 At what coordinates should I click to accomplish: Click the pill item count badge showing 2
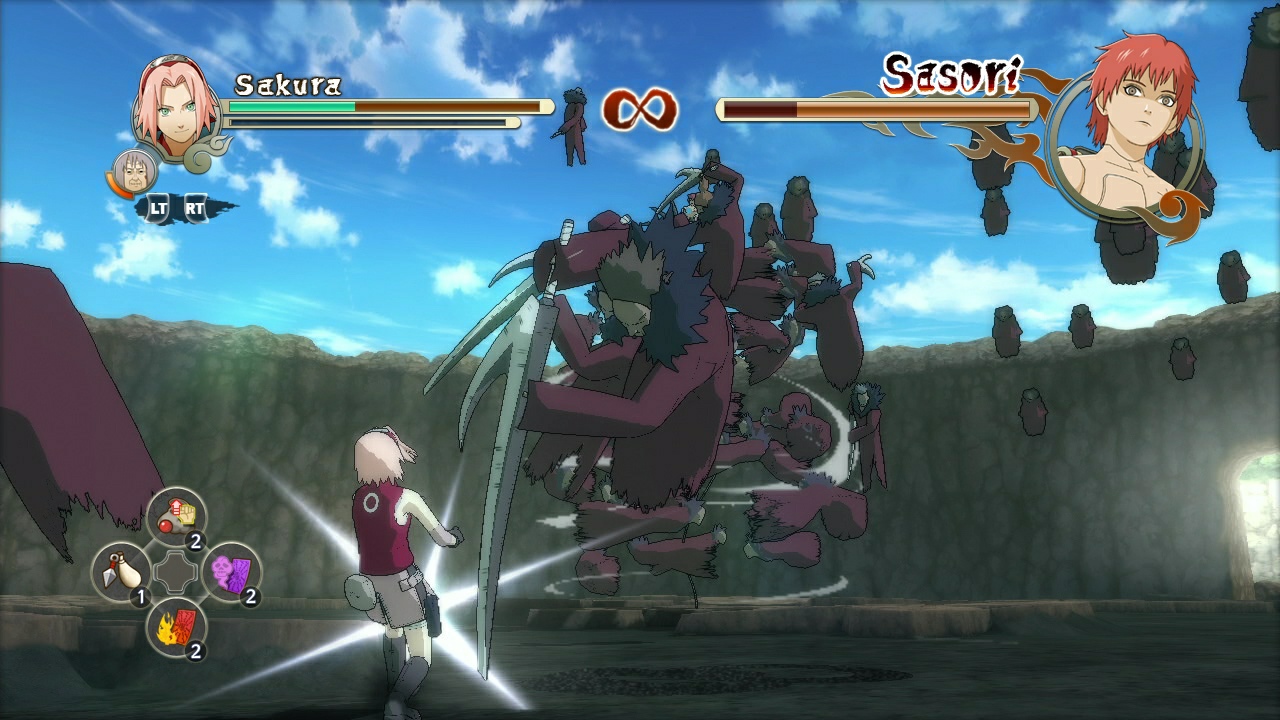(195, 540)
